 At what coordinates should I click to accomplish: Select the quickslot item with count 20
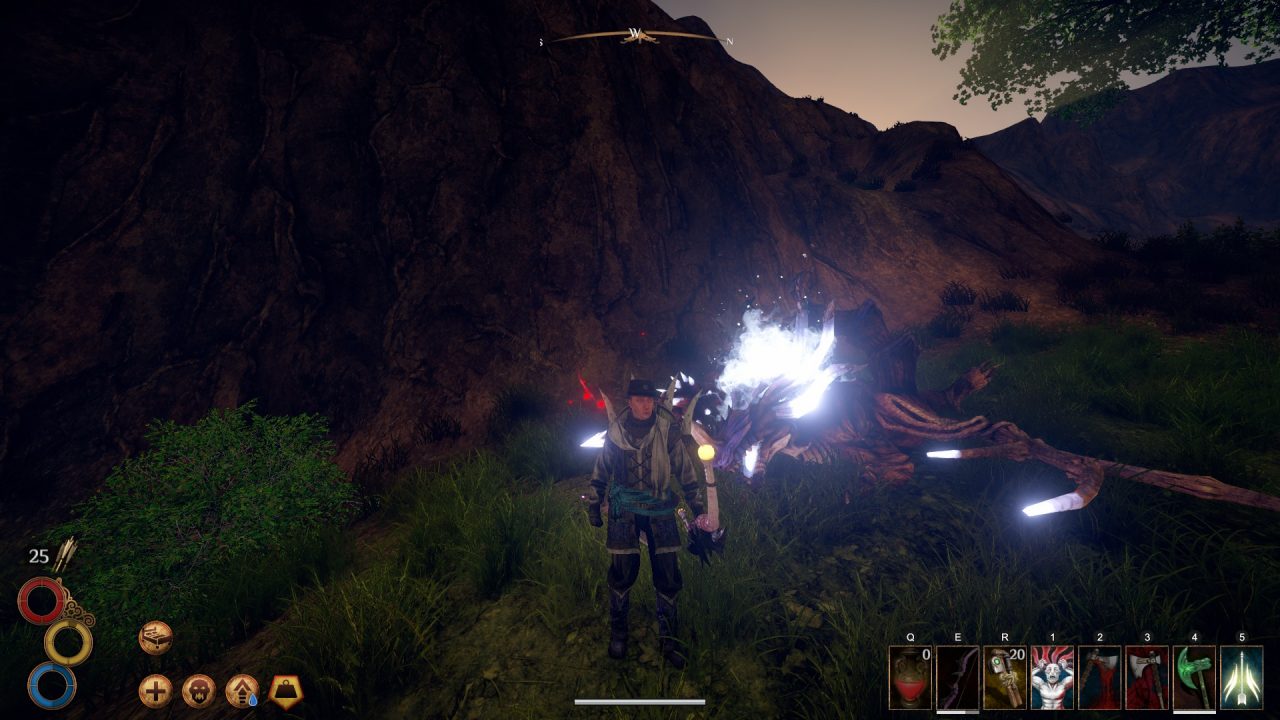point(1004,677)
